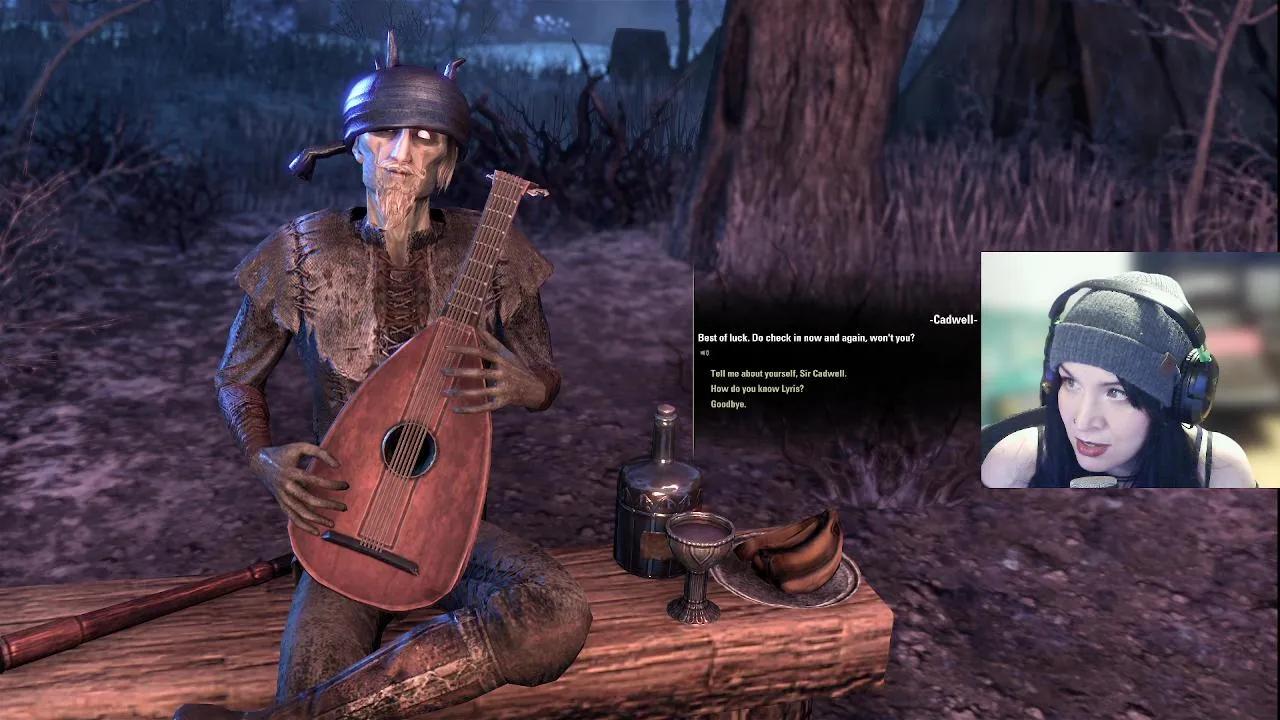
Task: Click the facecam overlay of the streamer
Action: [x=1128, y=370]
